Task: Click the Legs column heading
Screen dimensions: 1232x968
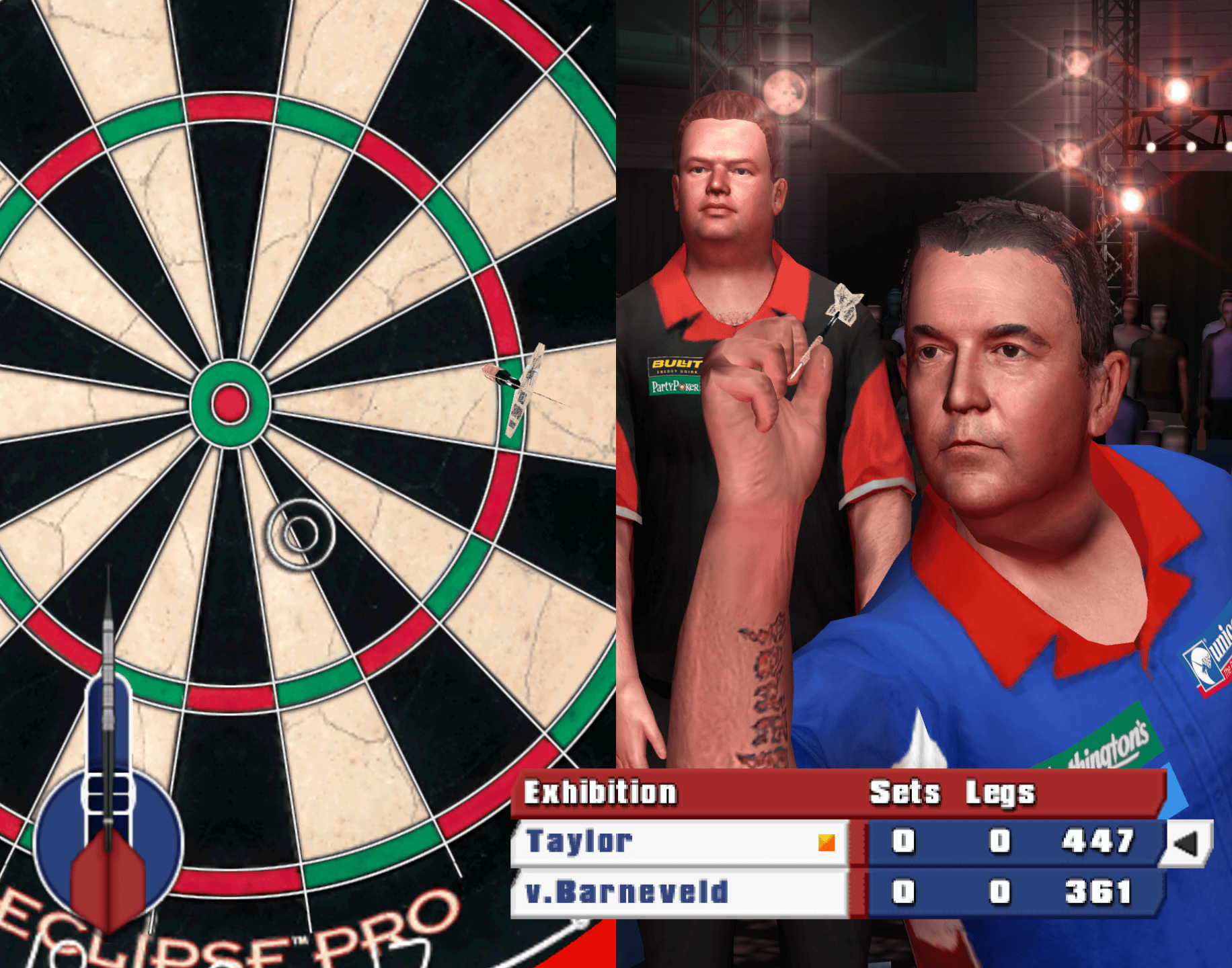Action: 999,792
